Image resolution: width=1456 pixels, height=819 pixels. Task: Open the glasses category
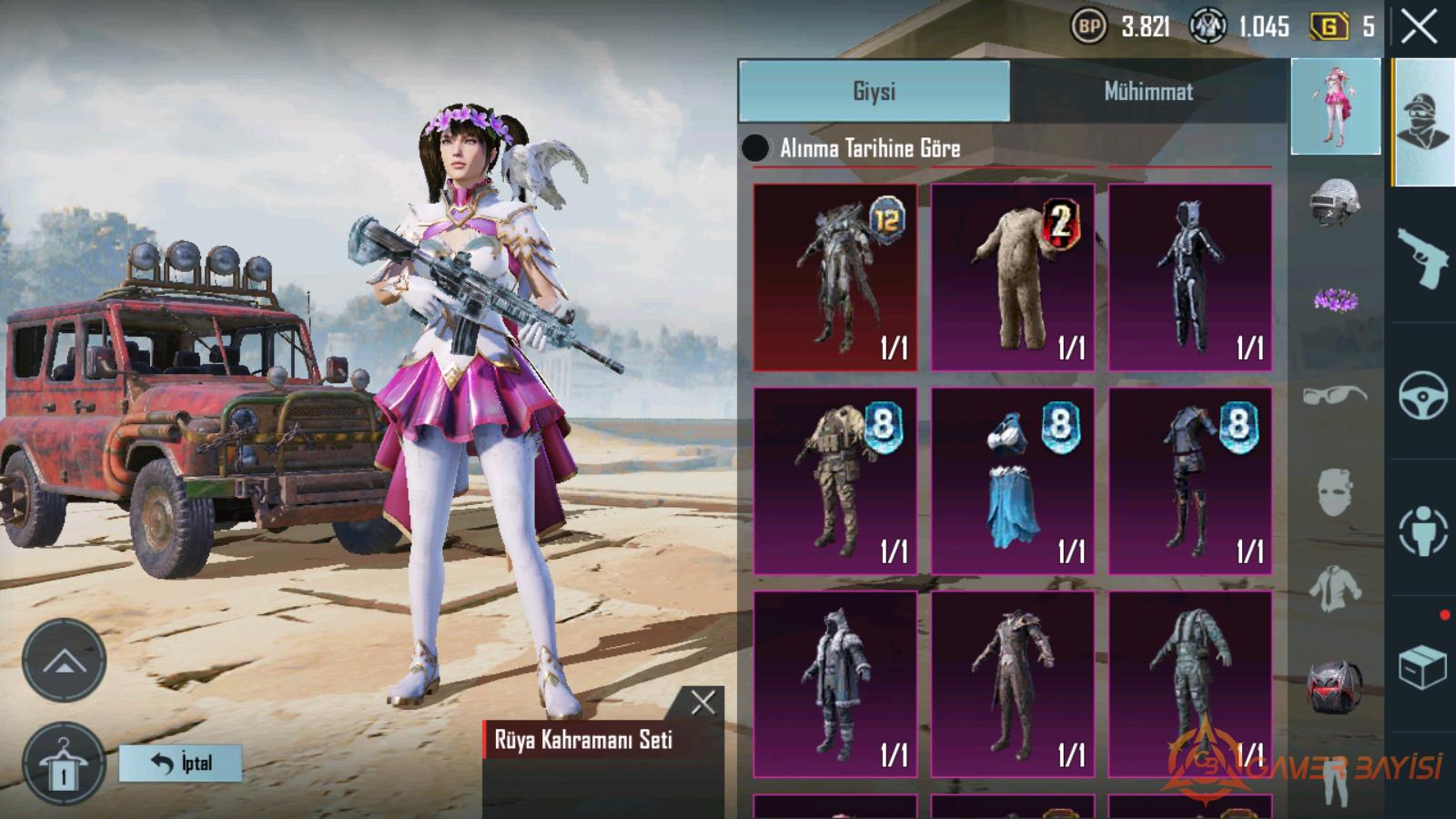point(1335,396)
